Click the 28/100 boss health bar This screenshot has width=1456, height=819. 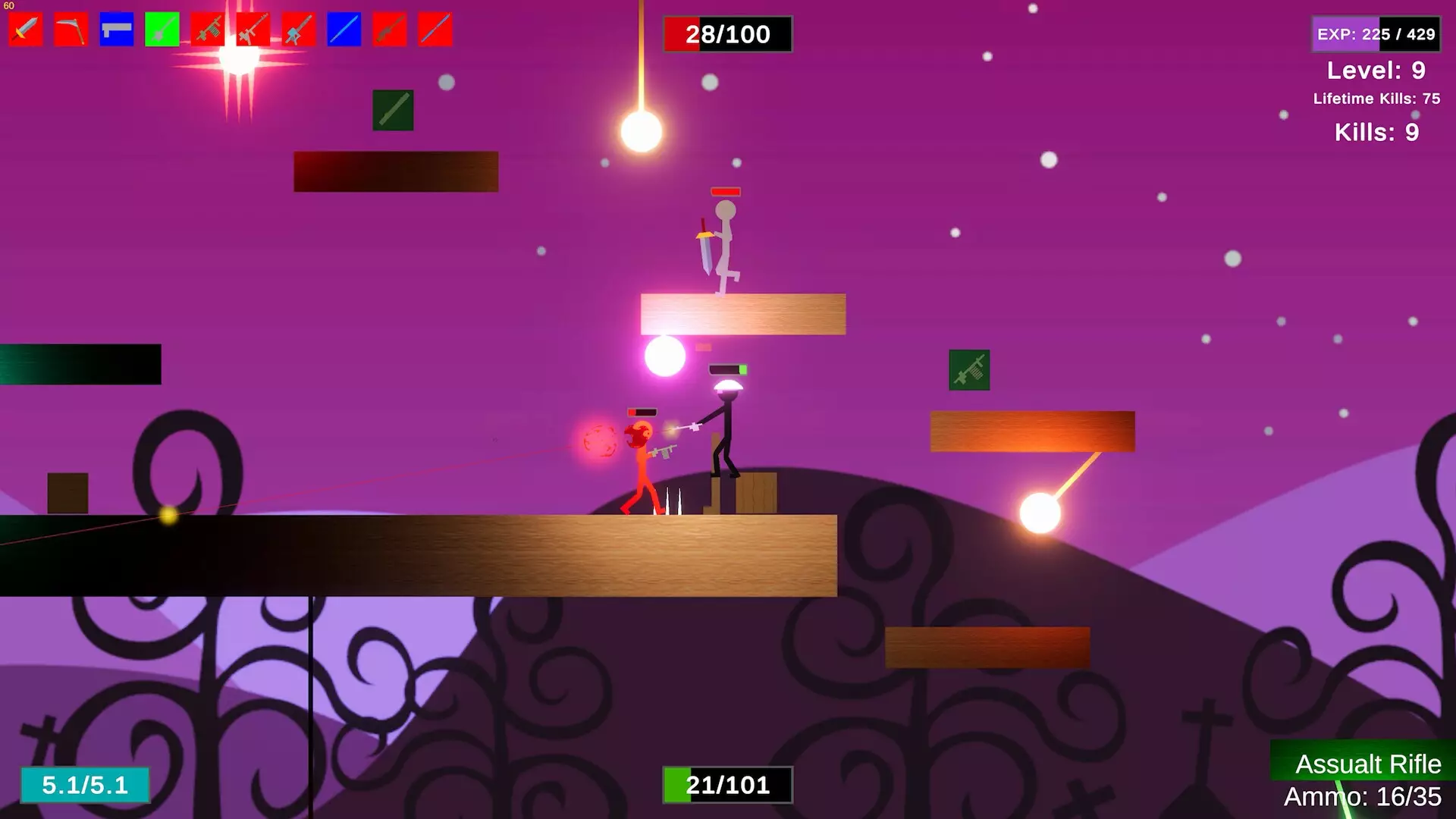(727, 33)
